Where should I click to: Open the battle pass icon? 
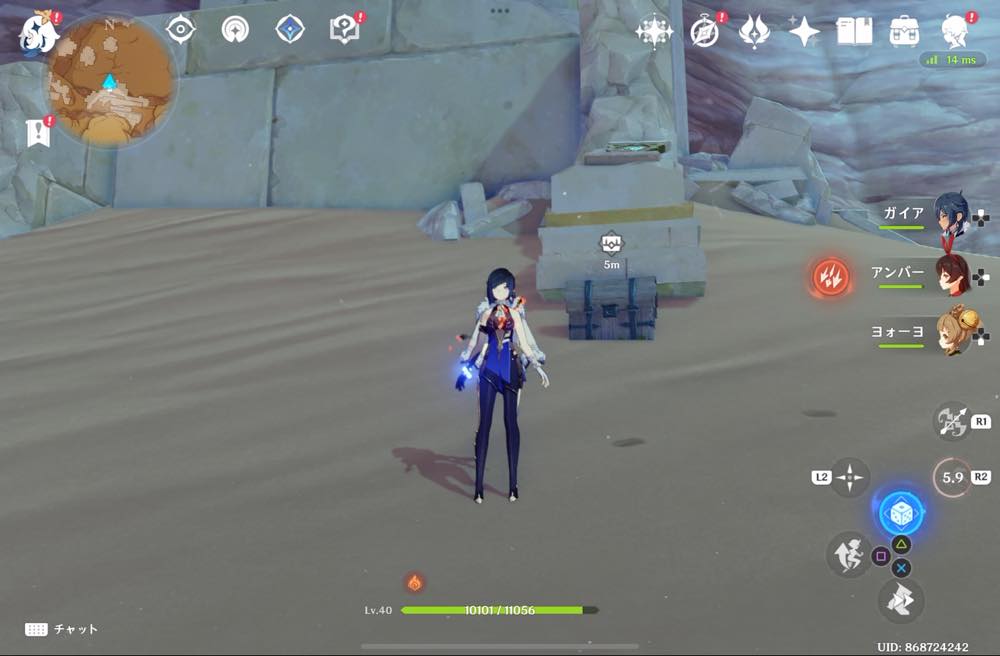click(754, 32)
